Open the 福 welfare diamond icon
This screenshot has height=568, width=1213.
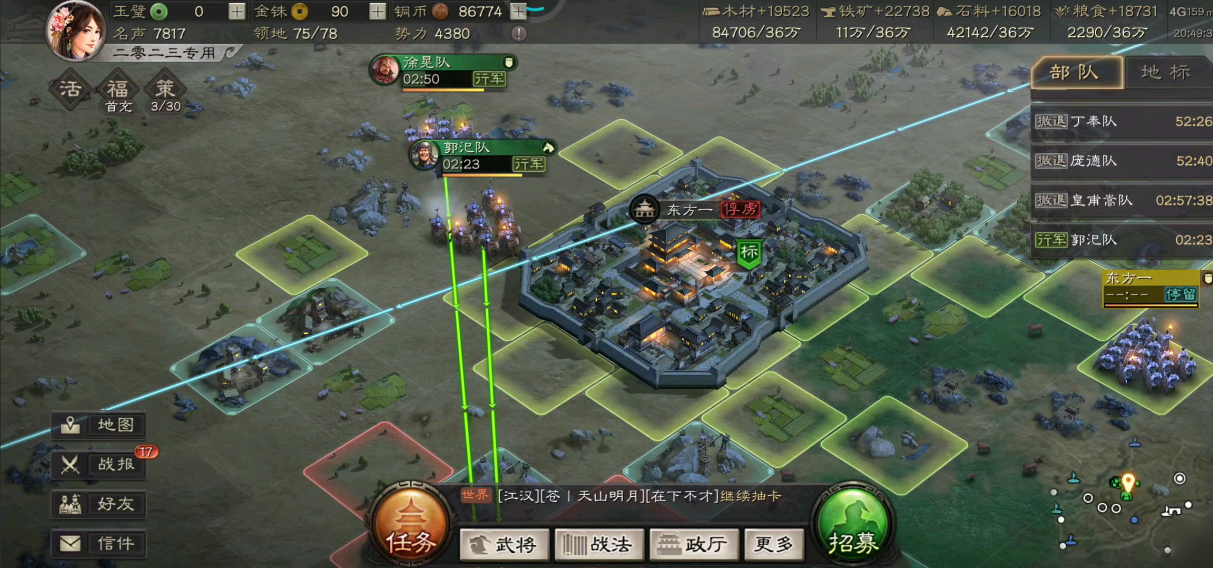[x=118, y=90]
